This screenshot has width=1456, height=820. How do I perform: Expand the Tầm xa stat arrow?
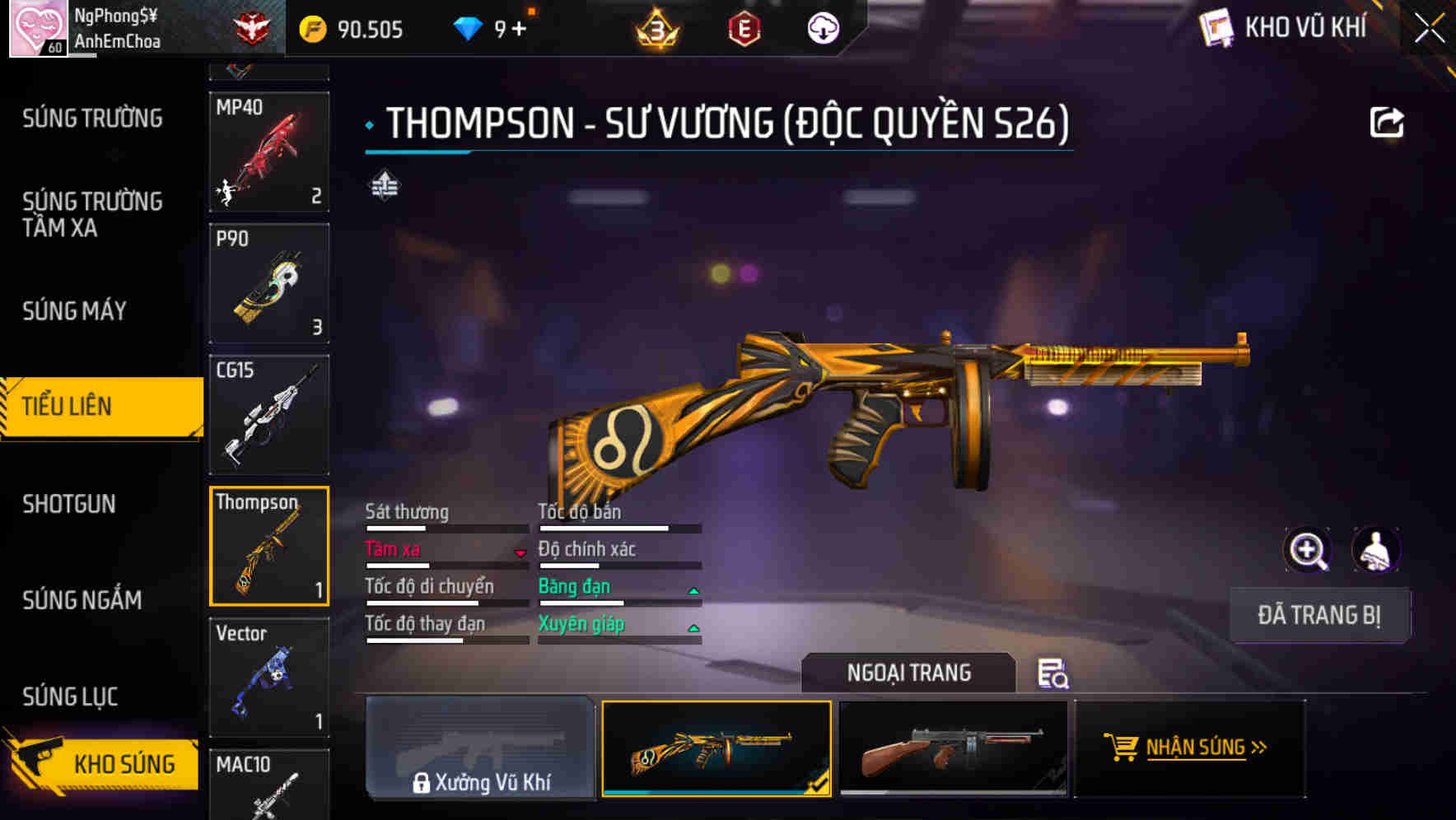pos(521,554)
